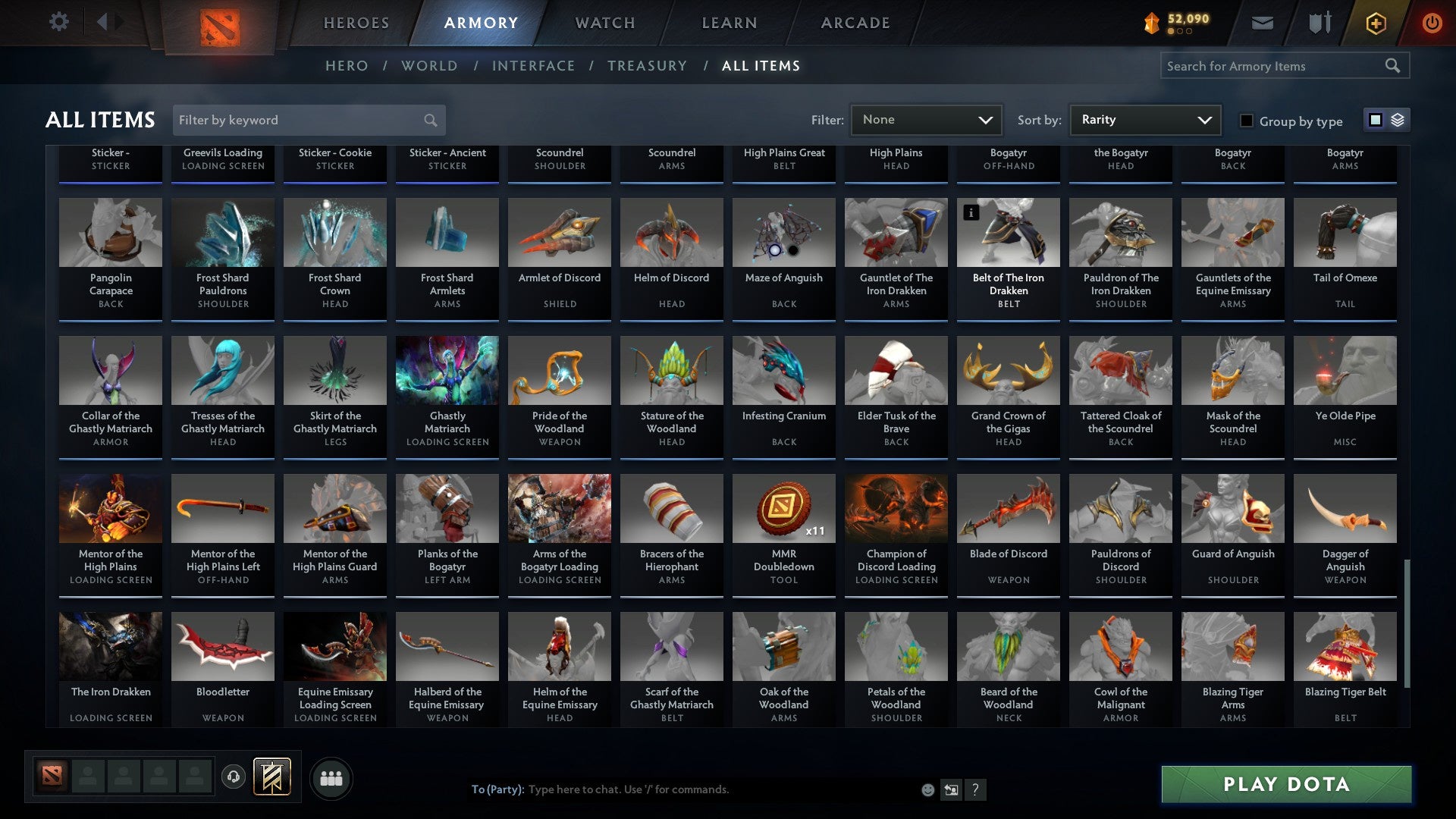Click the power/logout icon
Image resolution: width=1456 pixels, height=819 pixels.
click(x=1432, y=23)
